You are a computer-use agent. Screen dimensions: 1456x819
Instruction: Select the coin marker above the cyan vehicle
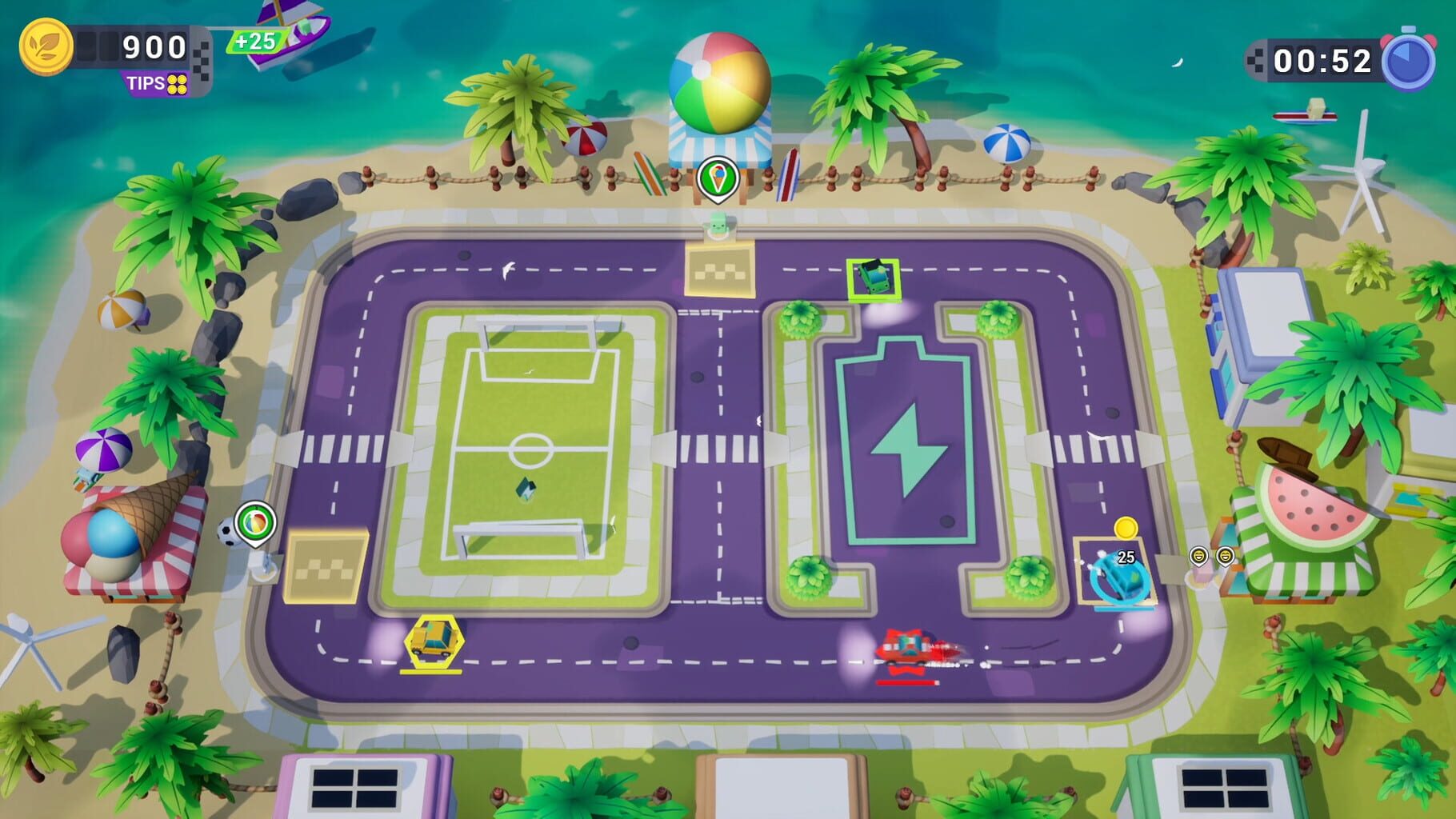point(1126,529)
